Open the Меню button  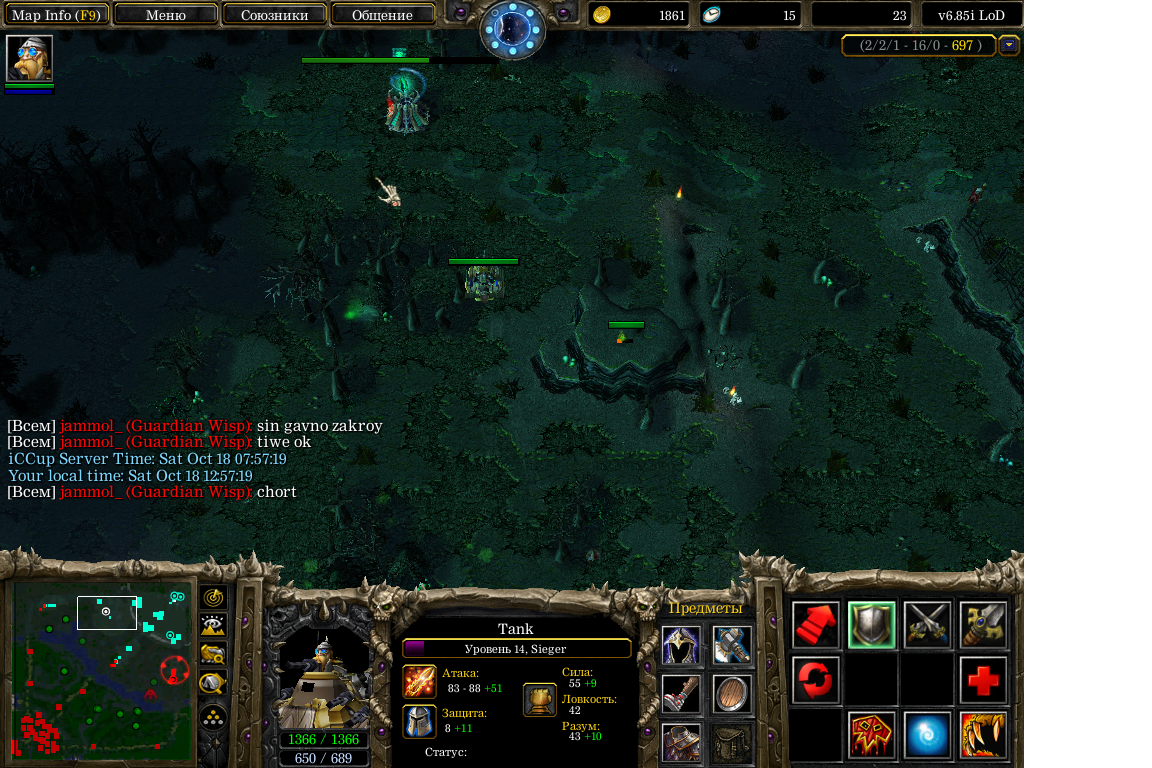(x=166, y=15)
